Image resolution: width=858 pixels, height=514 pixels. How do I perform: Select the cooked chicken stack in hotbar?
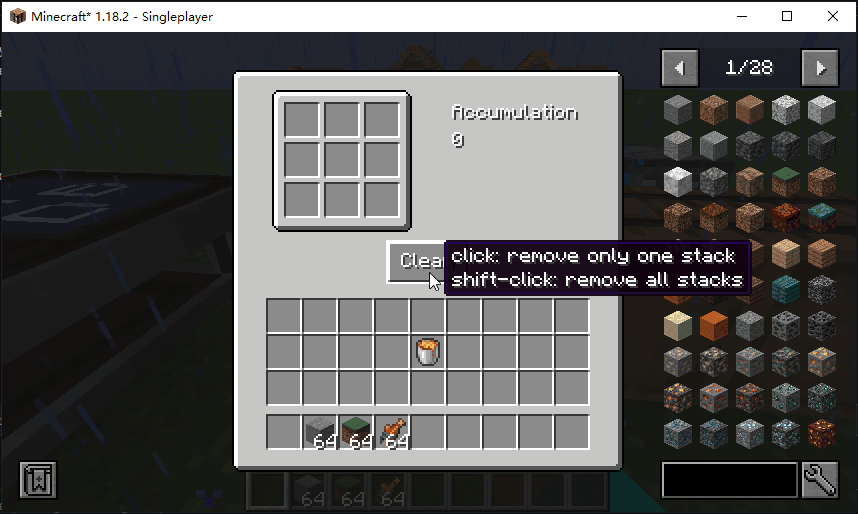(x=392, y=432)
